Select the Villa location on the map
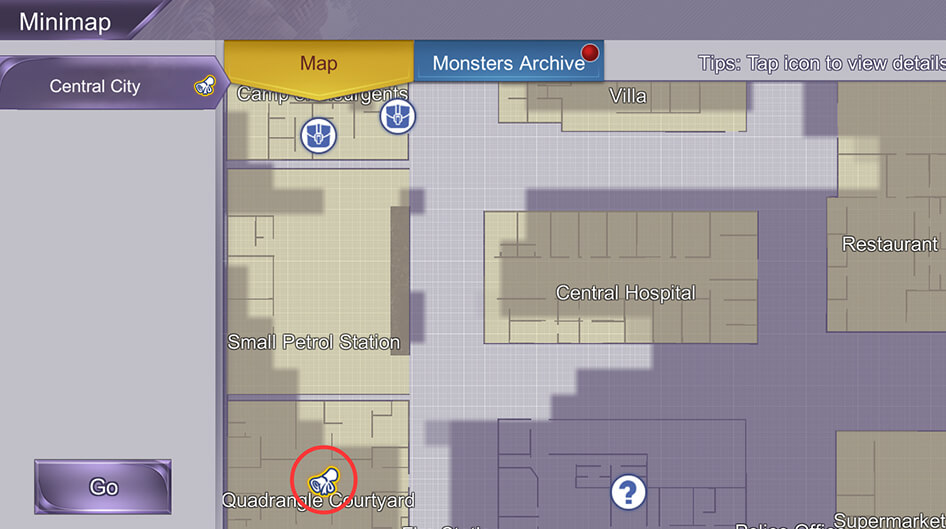Viewport: 946px width, 529px height. pyautogui.click(x=628, y=97)
